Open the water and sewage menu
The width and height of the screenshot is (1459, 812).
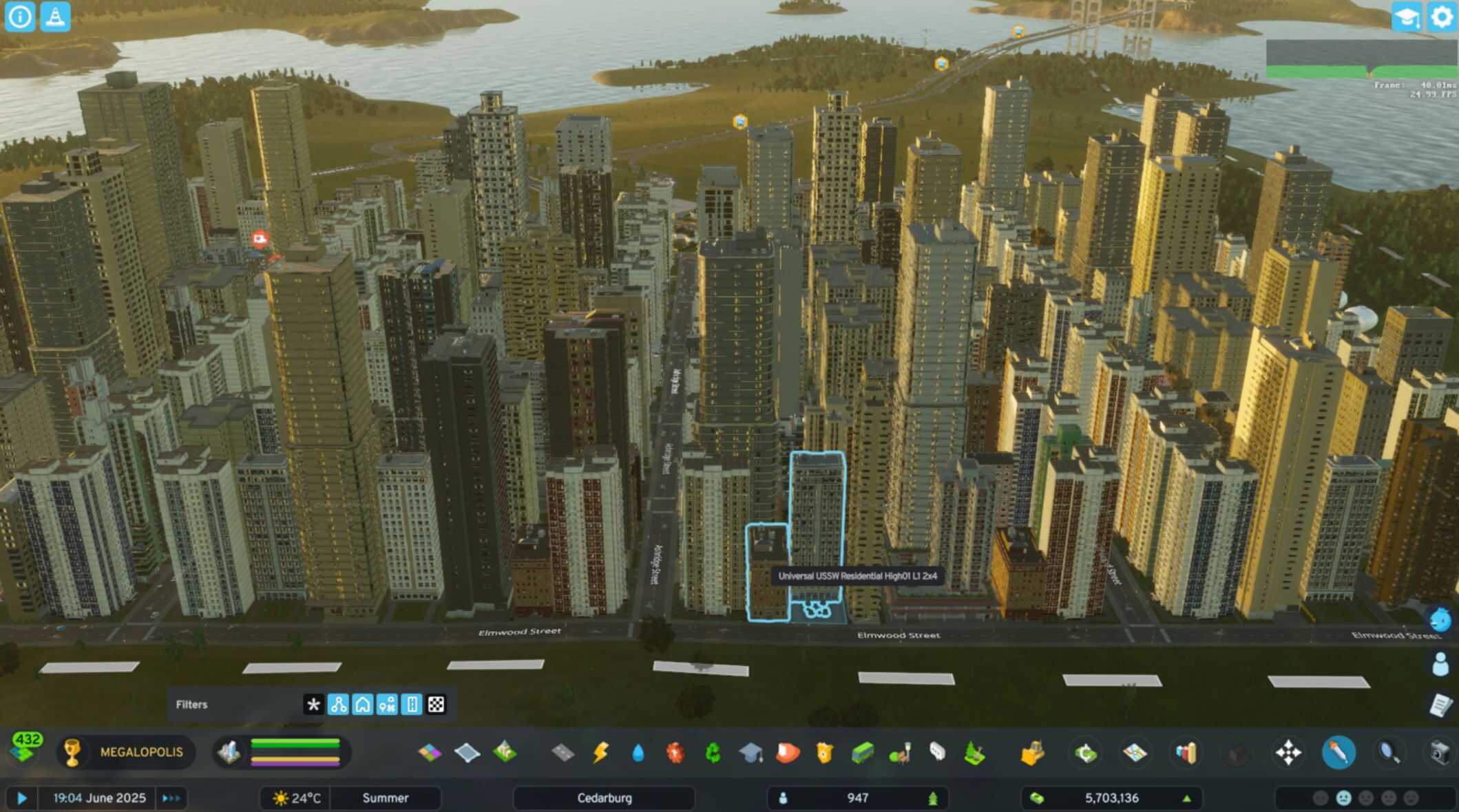pos(638,753)
